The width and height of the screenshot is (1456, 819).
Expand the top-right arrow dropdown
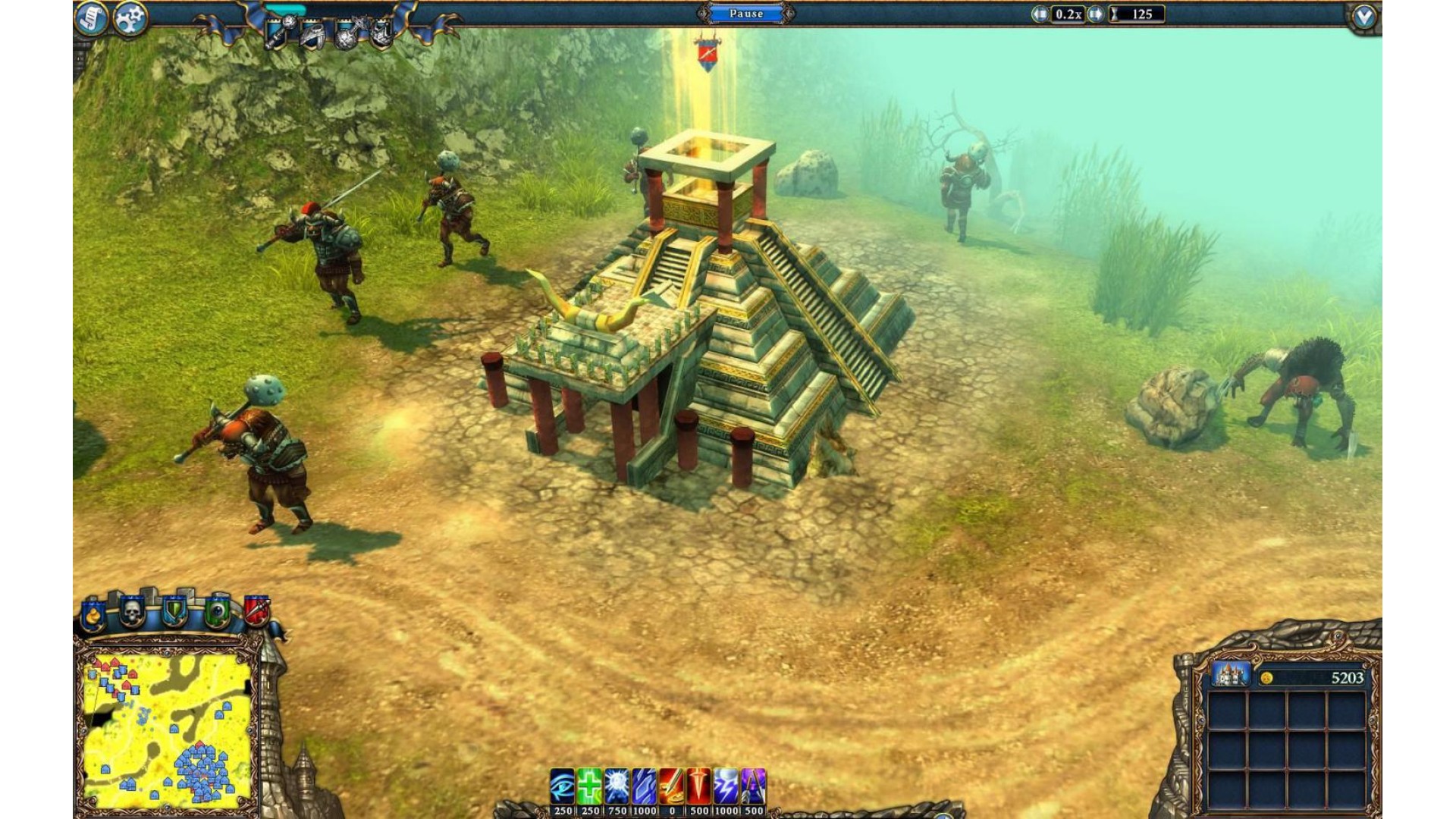click(x=1363, y=17)
